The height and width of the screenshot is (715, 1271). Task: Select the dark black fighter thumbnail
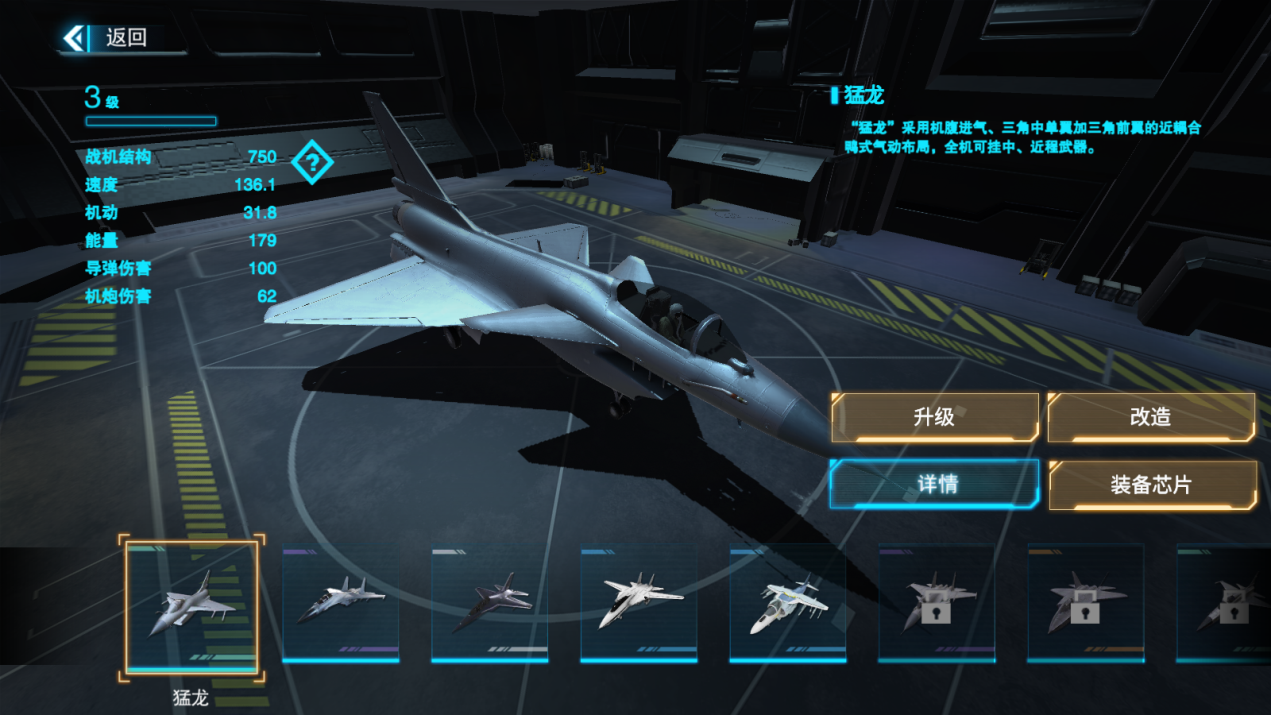490,604
